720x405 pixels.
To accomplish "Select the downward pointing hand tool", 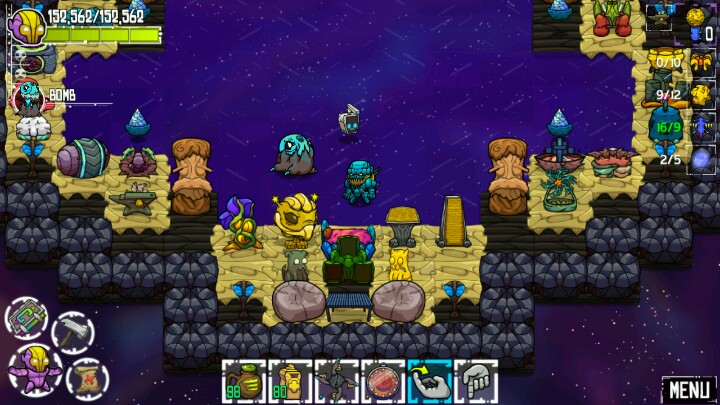I will tap(476, 381).
